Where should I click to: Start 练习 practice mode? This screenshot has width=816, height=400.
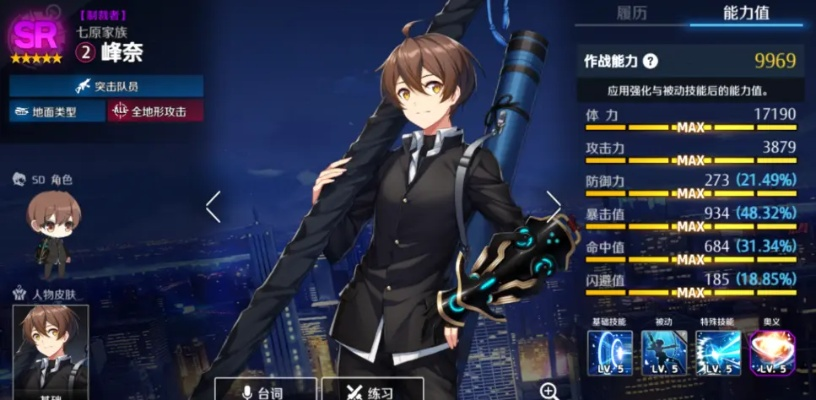click(x=374, y=389)
